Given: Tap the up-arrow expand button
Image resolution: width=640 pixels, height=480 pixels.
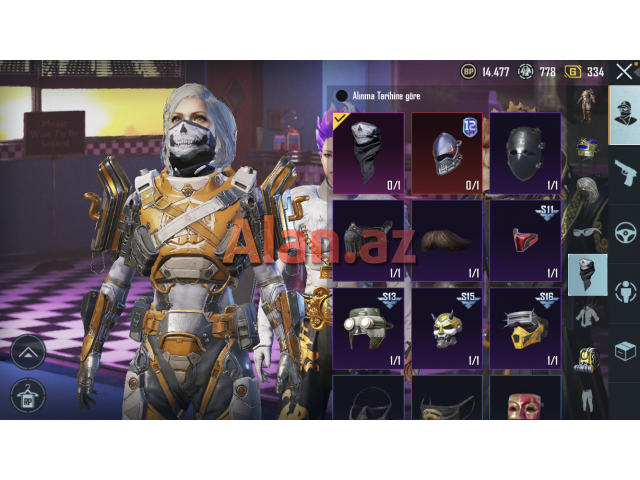Looking at the screenshot, I should [x=28, y=351].
